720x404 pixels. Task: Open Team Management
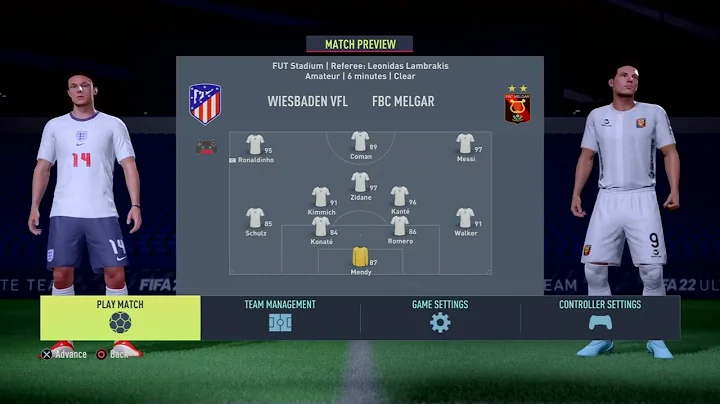[280, 317]
